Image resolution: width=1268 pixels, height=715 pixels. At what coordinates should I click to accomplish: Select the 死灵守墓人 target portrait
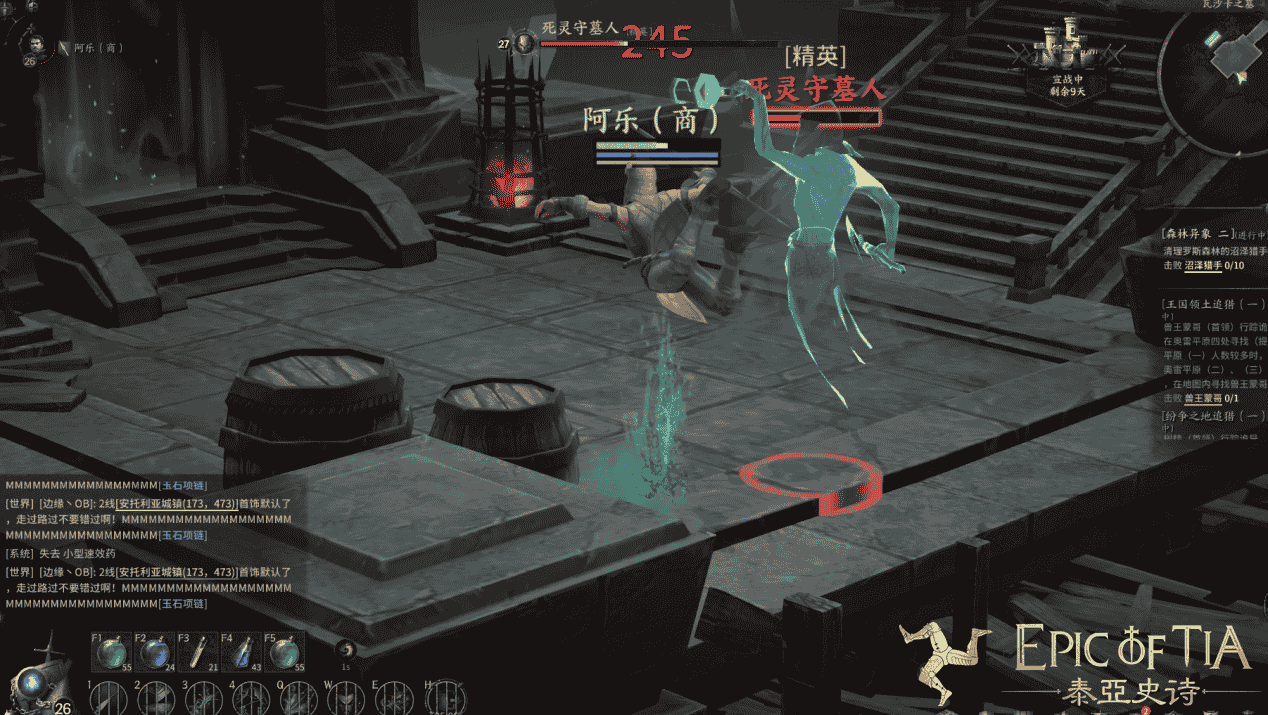click(x=525, y=42)
